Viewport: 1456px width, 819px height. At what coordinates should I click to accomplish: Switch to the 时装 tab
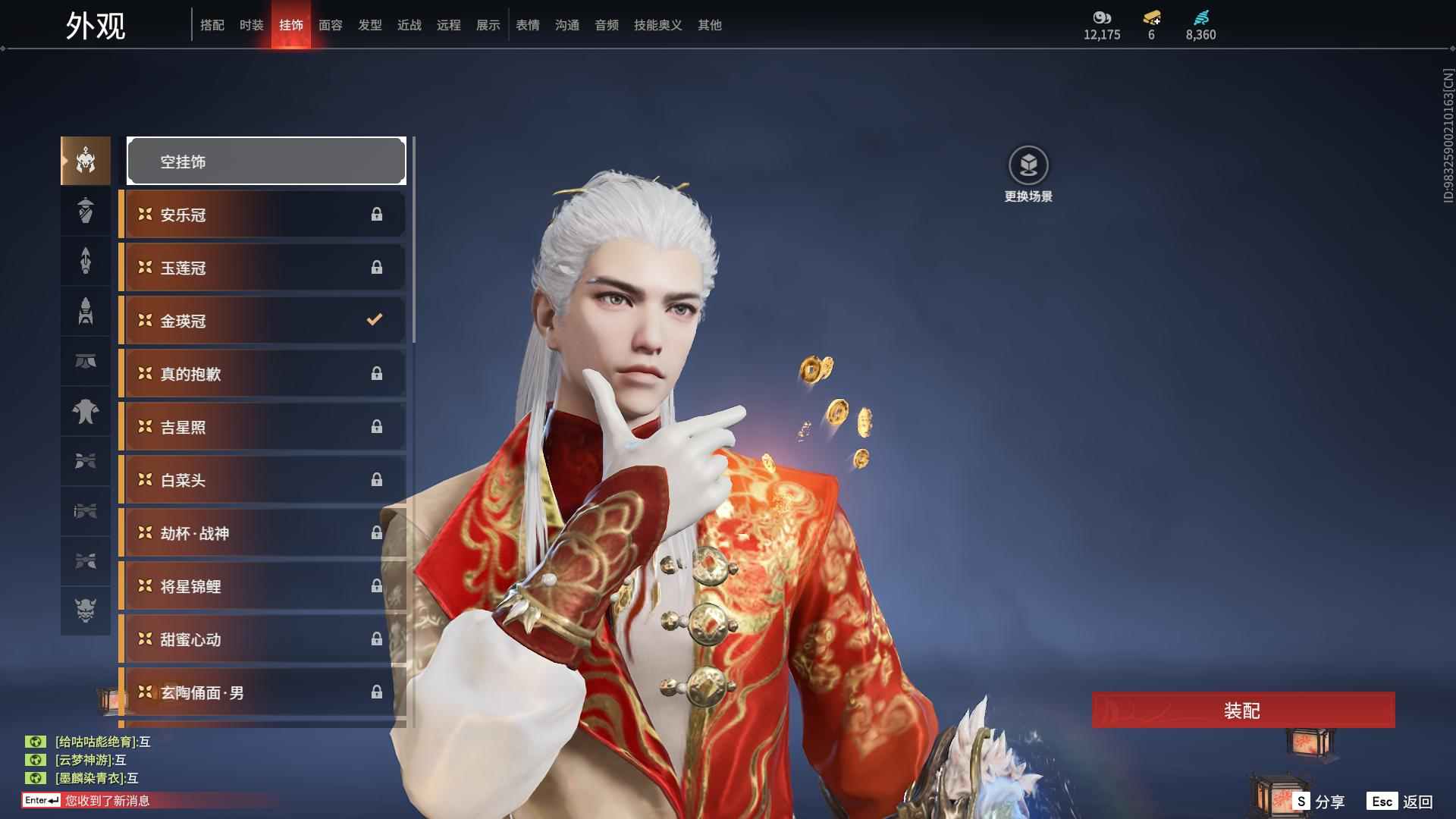[251, 25]
